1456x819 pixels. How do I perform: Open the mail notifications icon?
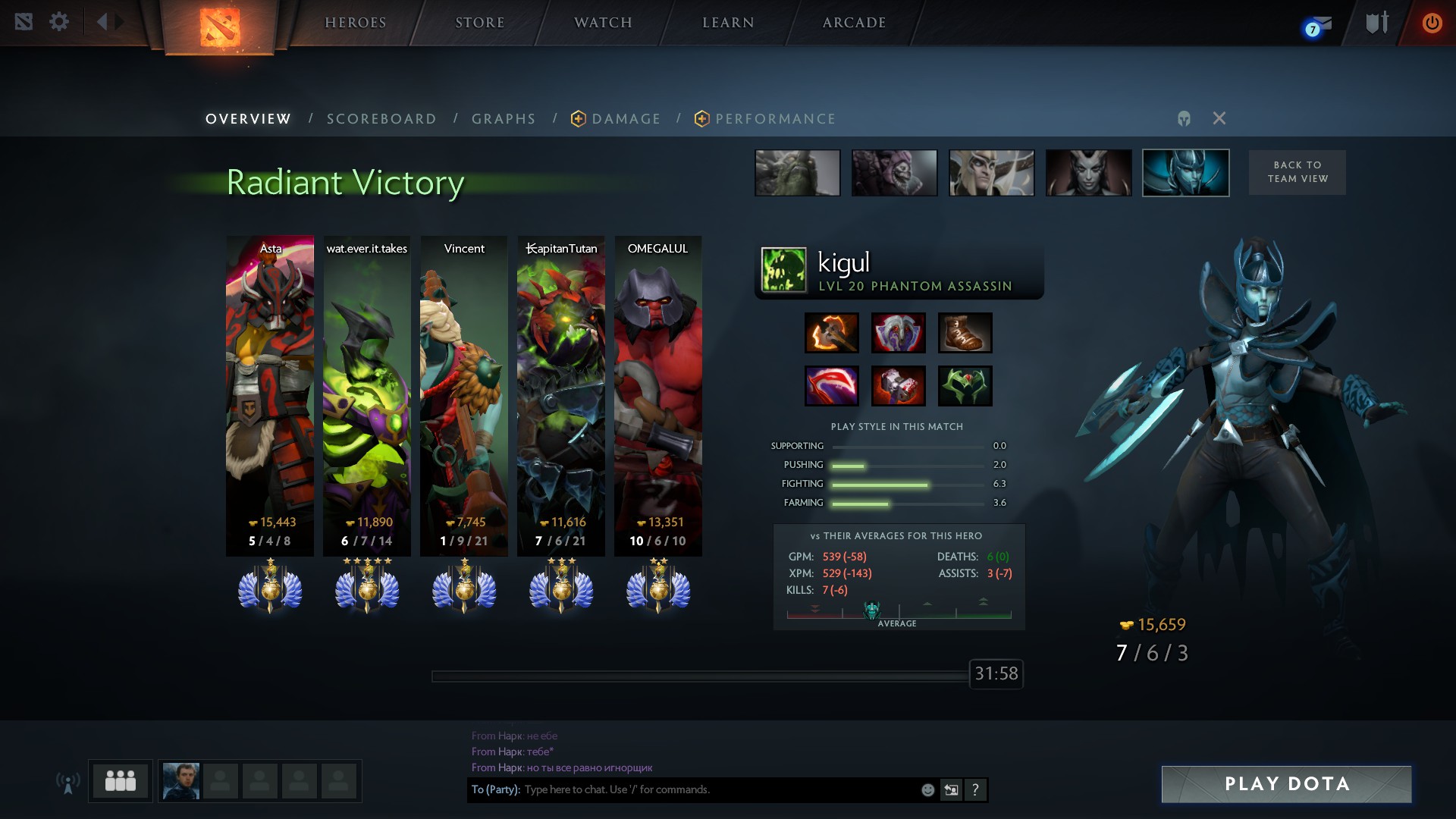pos(1318,27)
